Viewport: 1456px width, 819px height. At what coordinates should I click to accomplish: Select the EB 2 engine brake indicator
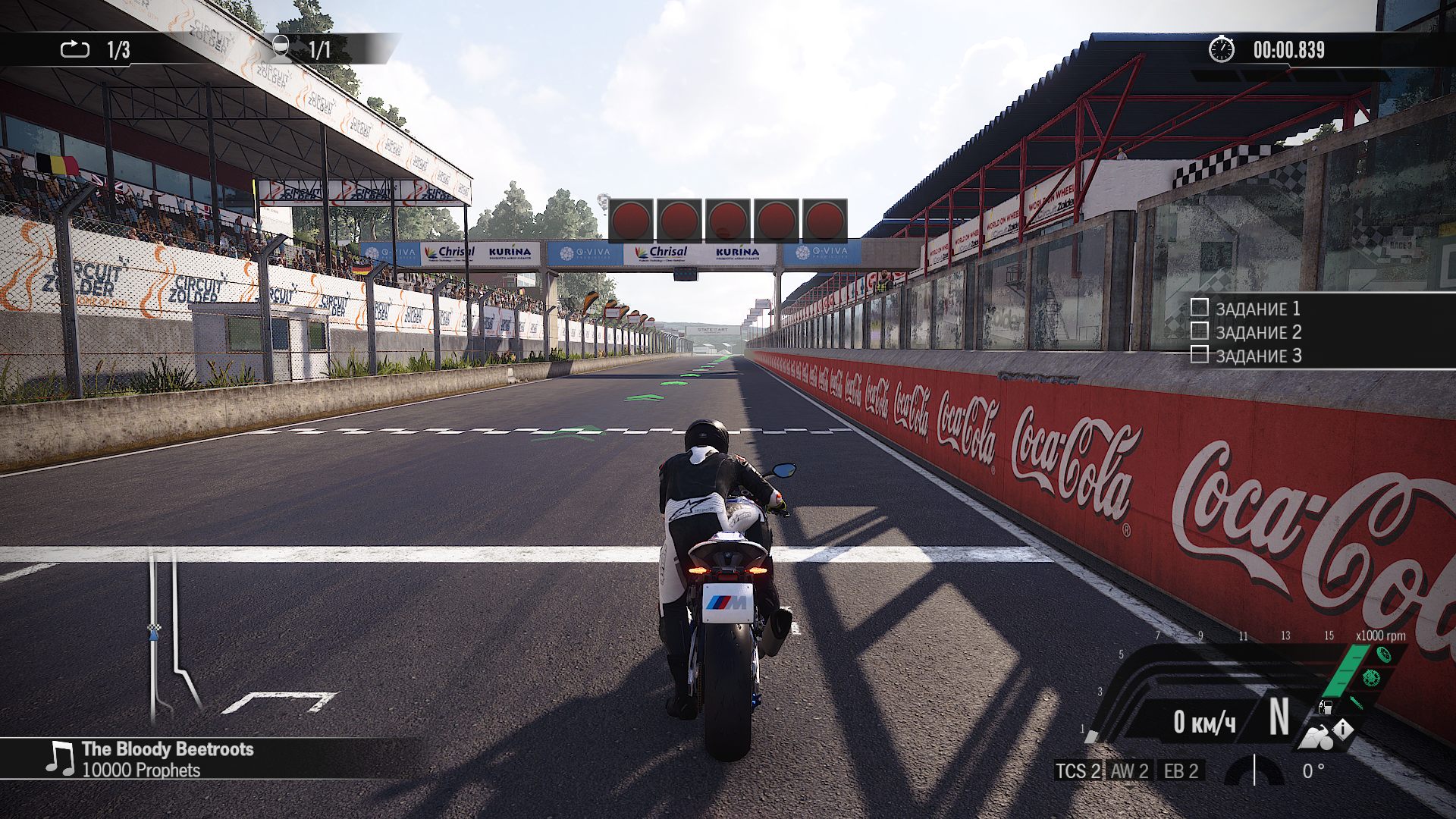pos(1181,771)
